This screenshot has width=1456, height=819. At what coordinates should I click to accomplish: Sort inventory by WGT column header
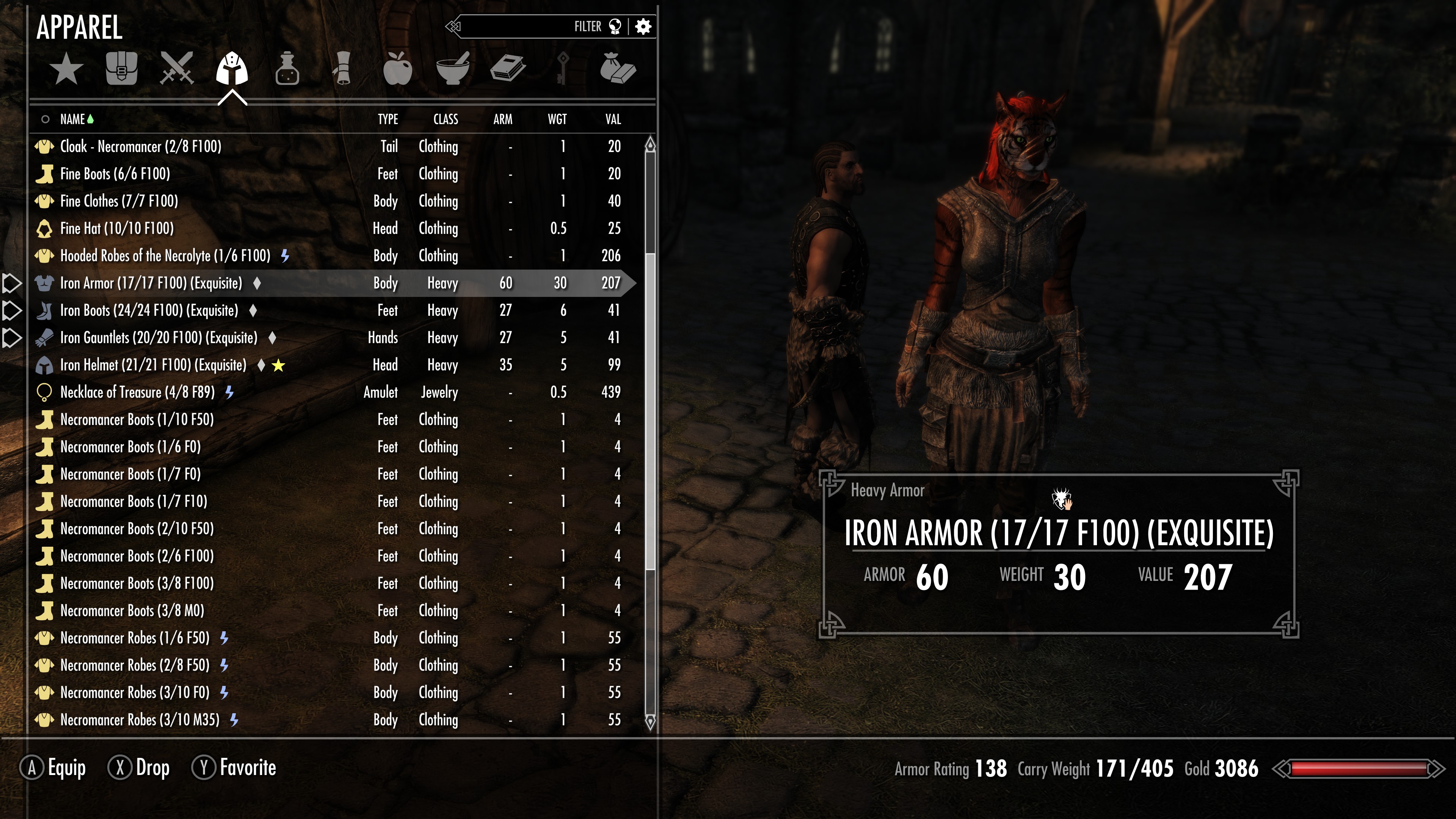click(557, 119)
